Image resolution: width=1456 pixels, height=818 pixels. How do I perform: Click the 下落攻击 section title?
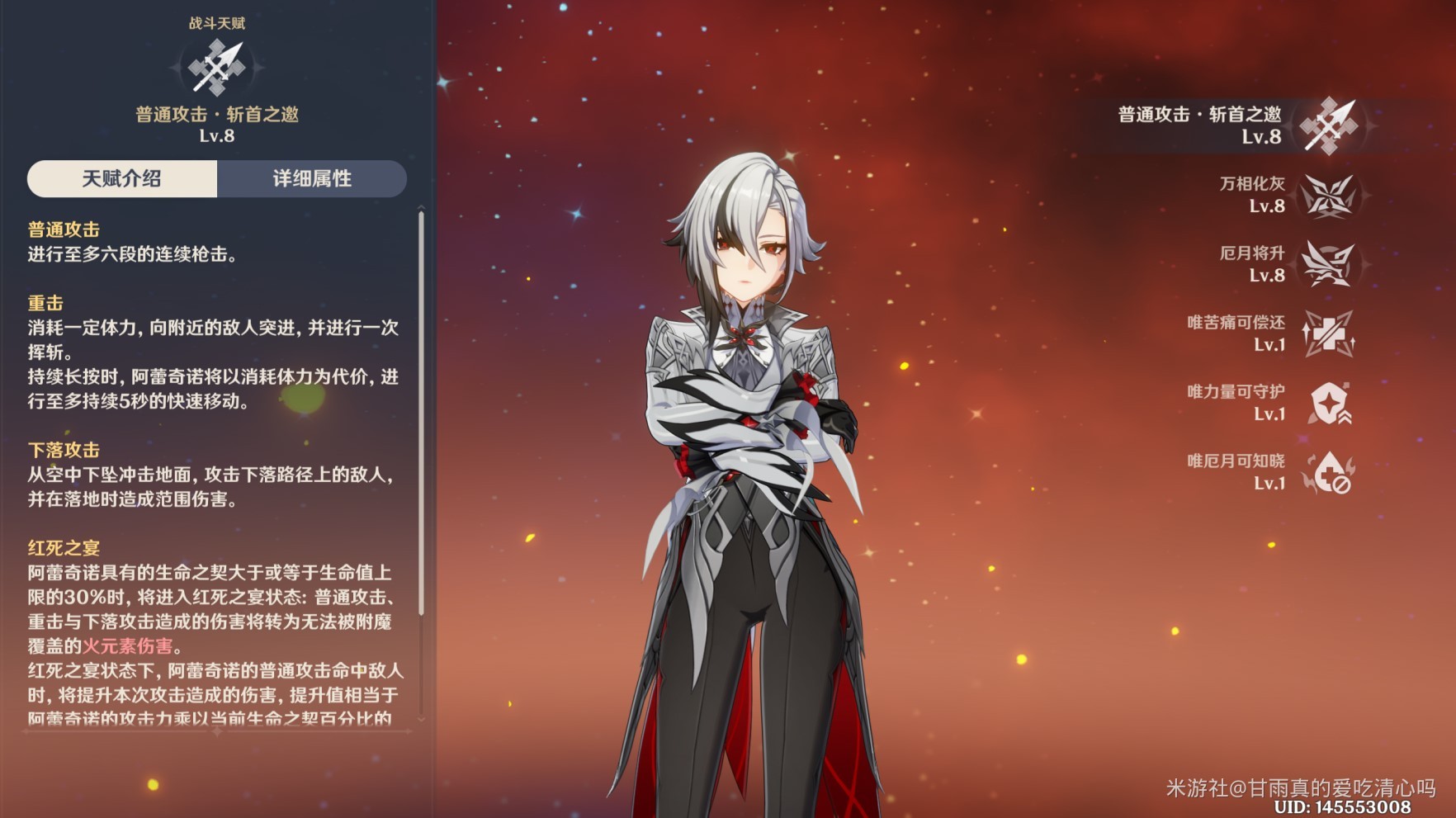63,450
